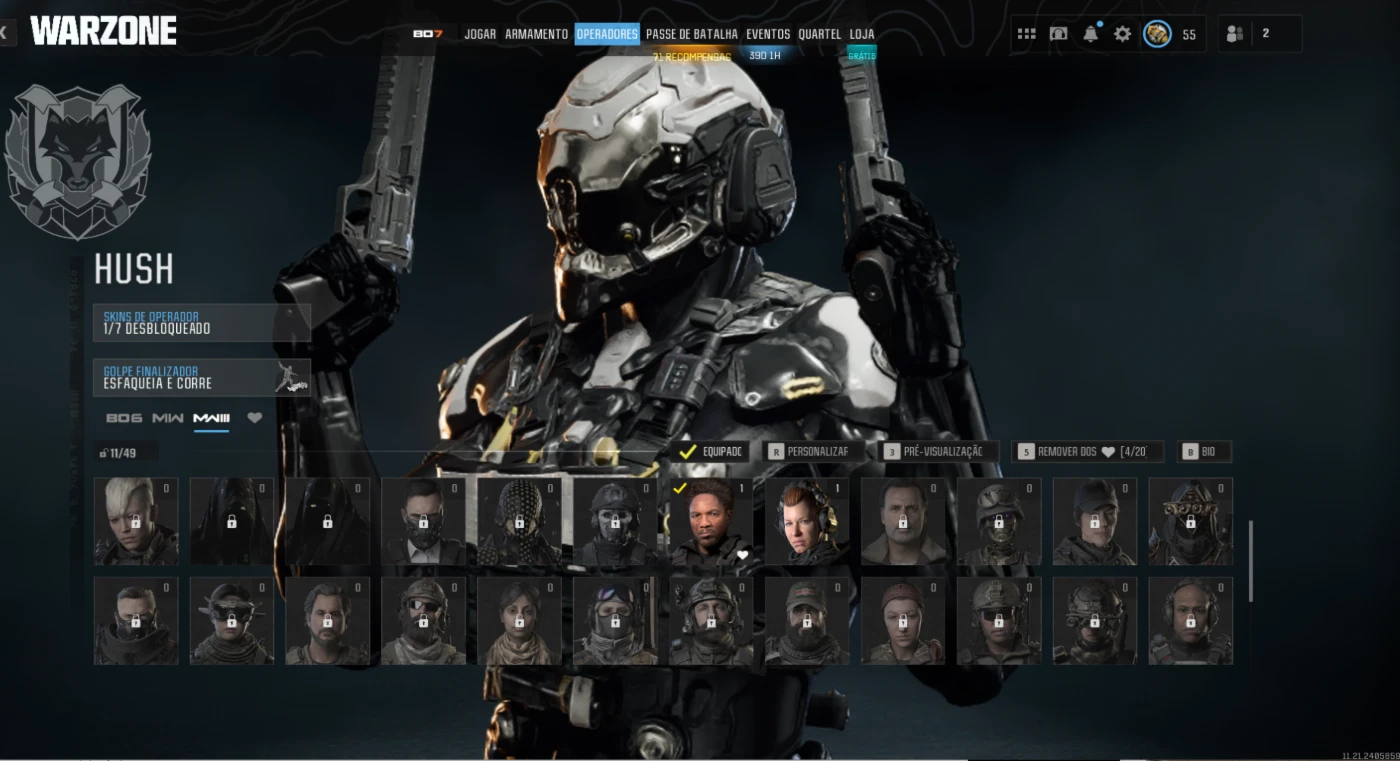Check the notifications bell
This screenshot has width=1400, height=761.
pos(1090,34)
